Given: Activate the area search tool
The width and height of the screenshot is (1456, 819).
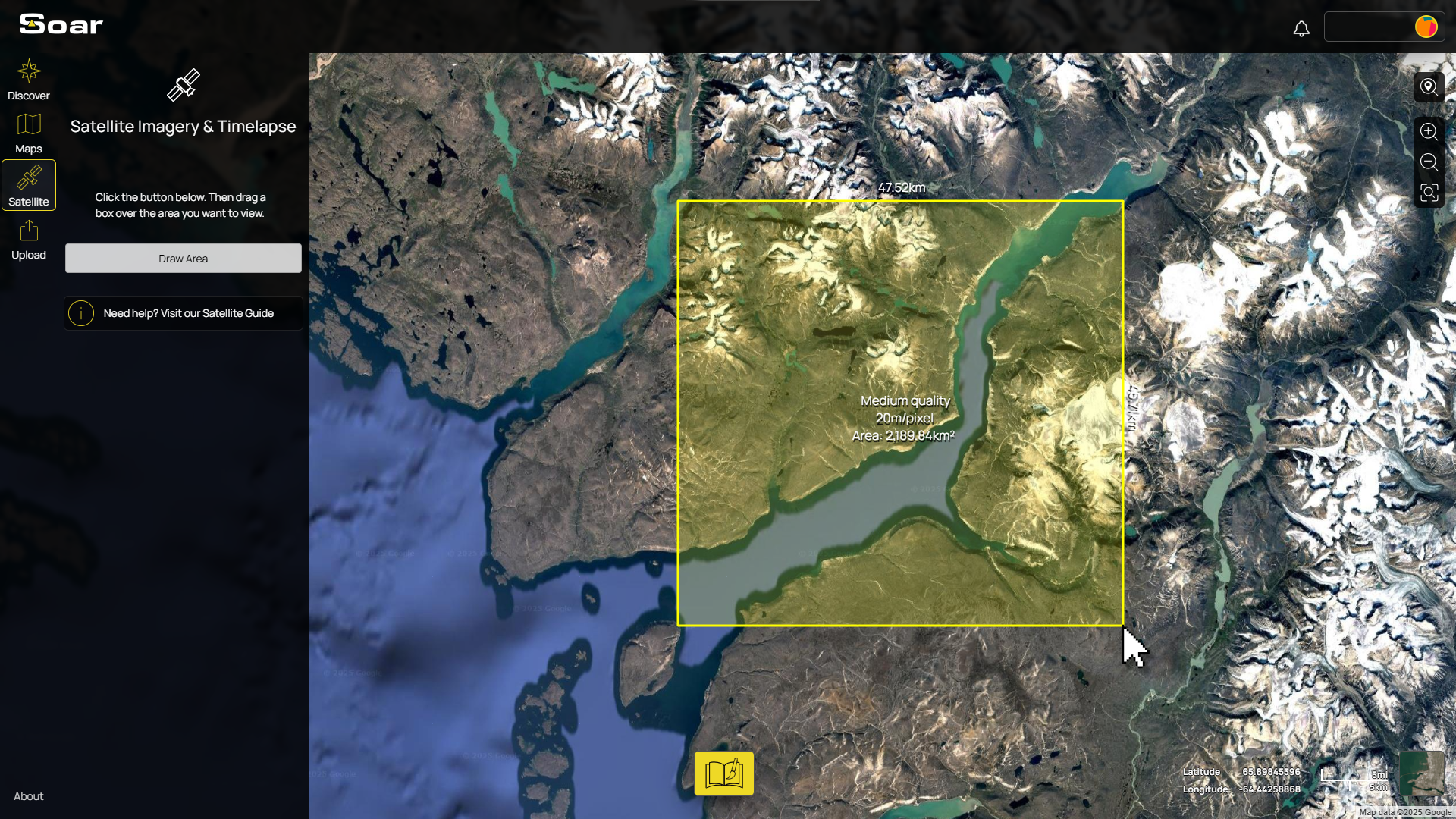Looking at the screenshot, I should point(1429,193).
